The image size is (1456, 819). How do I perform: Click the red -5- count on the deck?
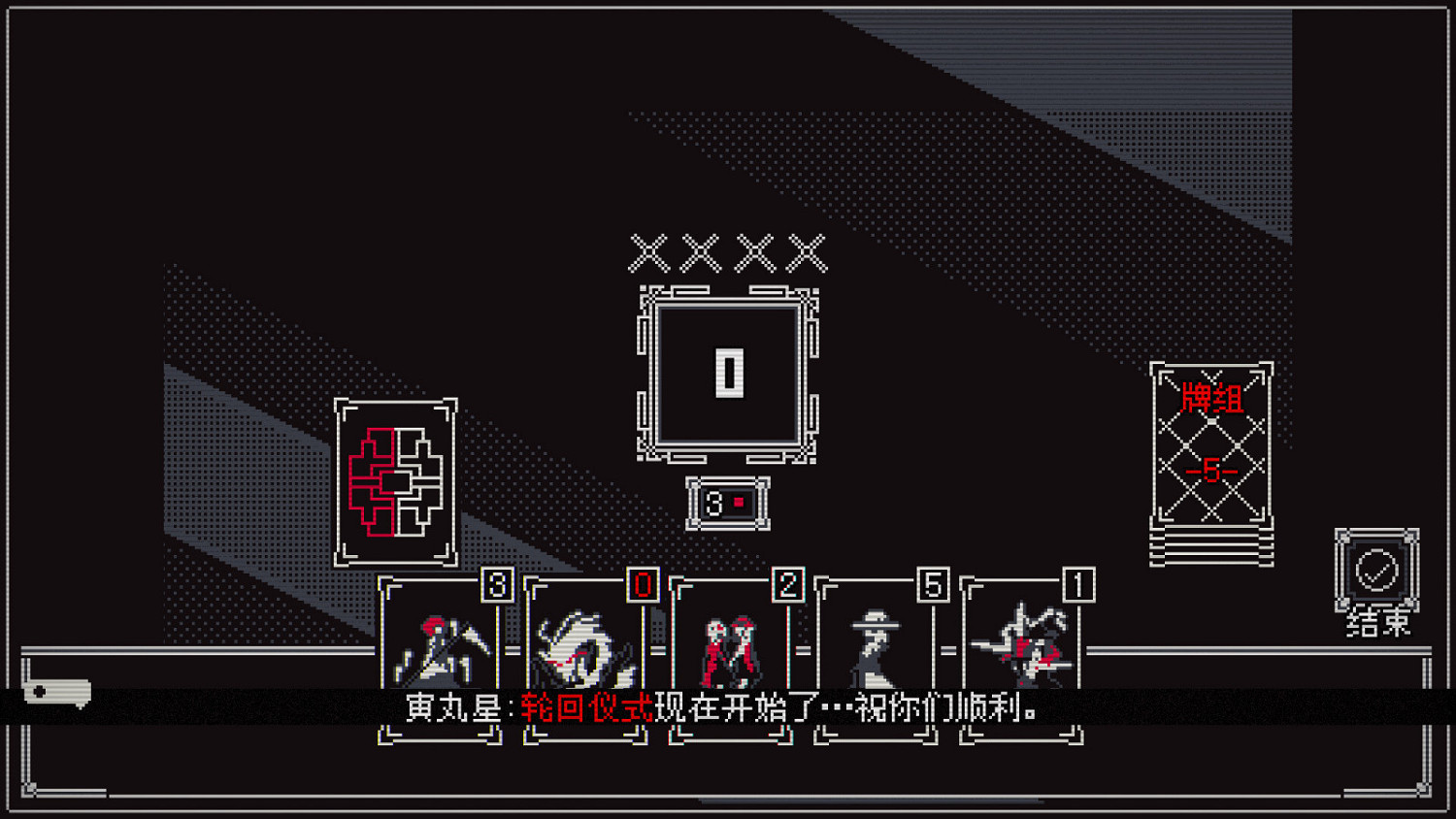[1212, 469]
